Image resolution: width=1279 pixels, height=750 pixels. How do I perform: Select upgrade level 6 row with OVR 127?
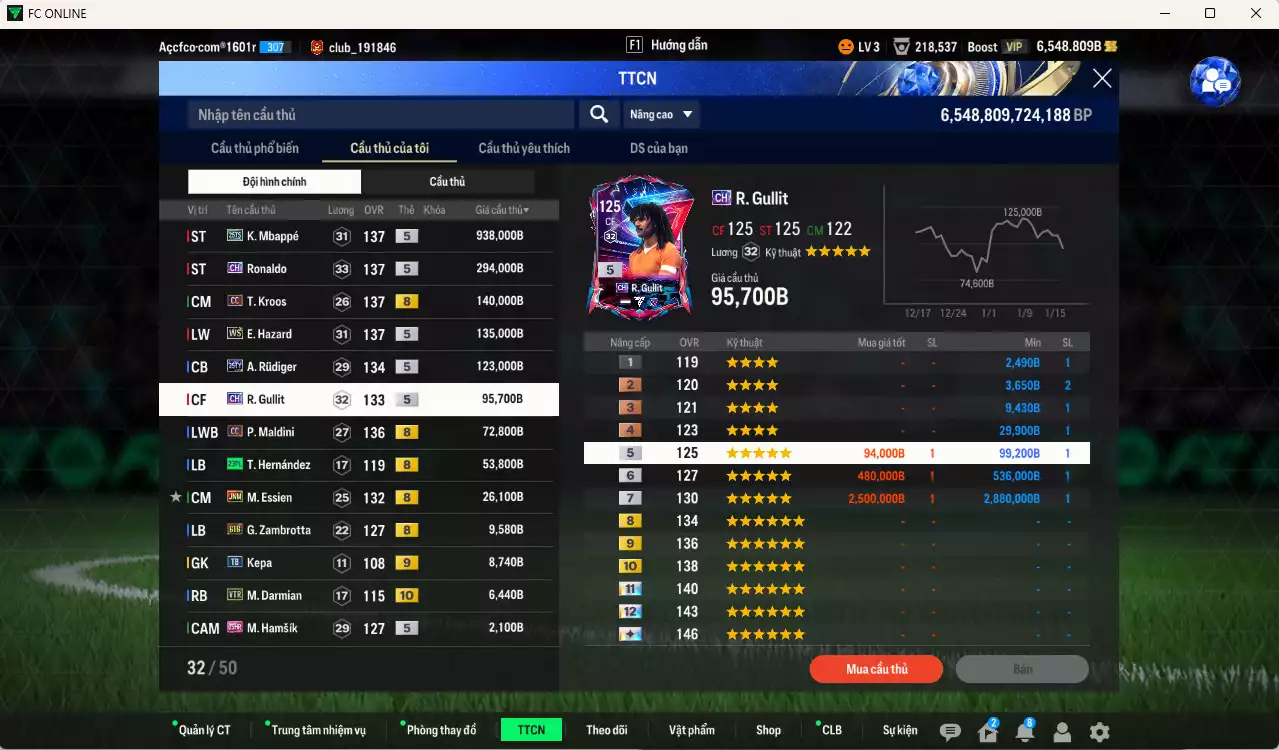[x=836, y=476]
